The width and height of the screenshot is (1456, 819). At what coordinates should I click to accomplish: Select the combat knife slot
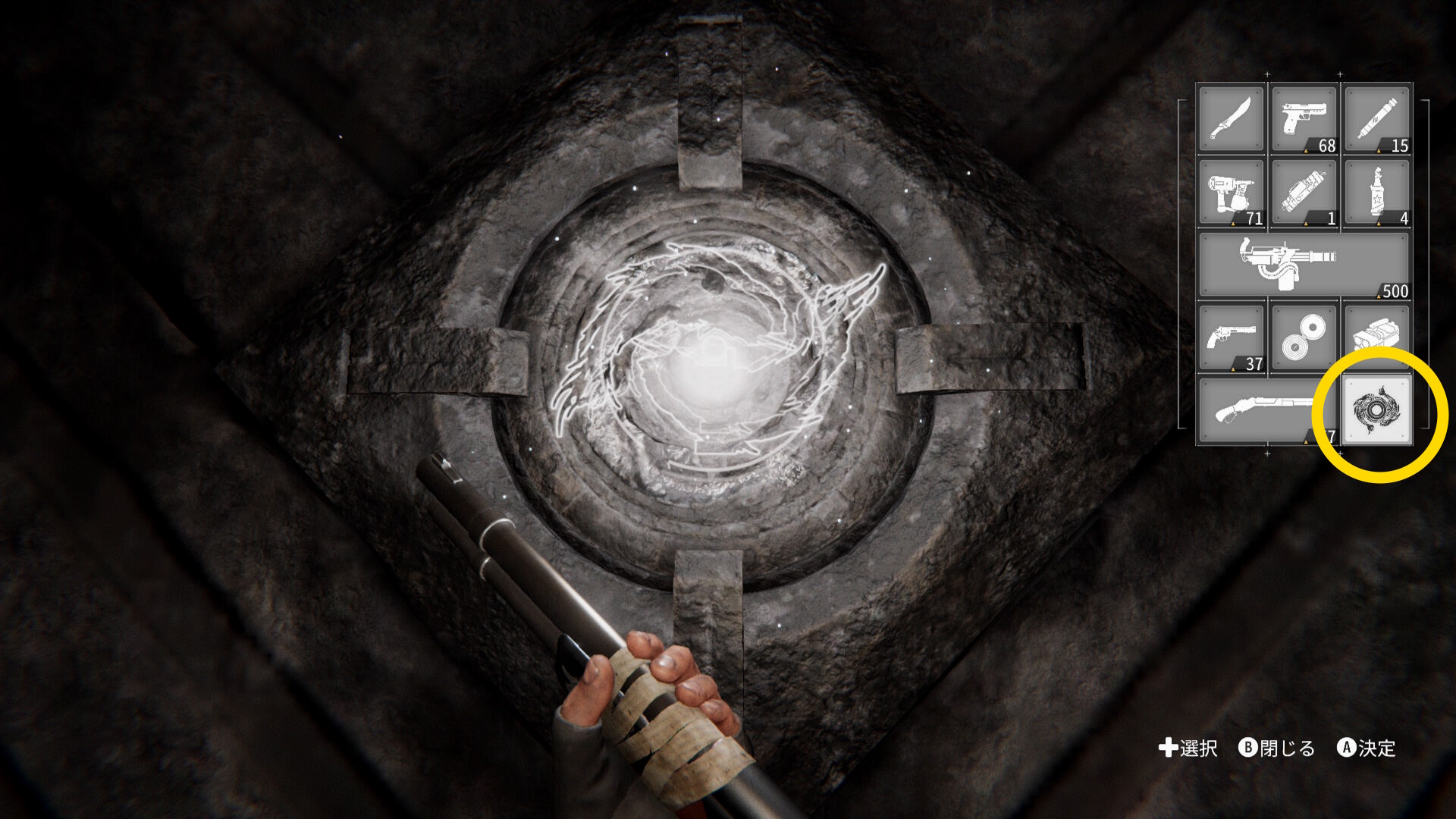click(1231, 118)
